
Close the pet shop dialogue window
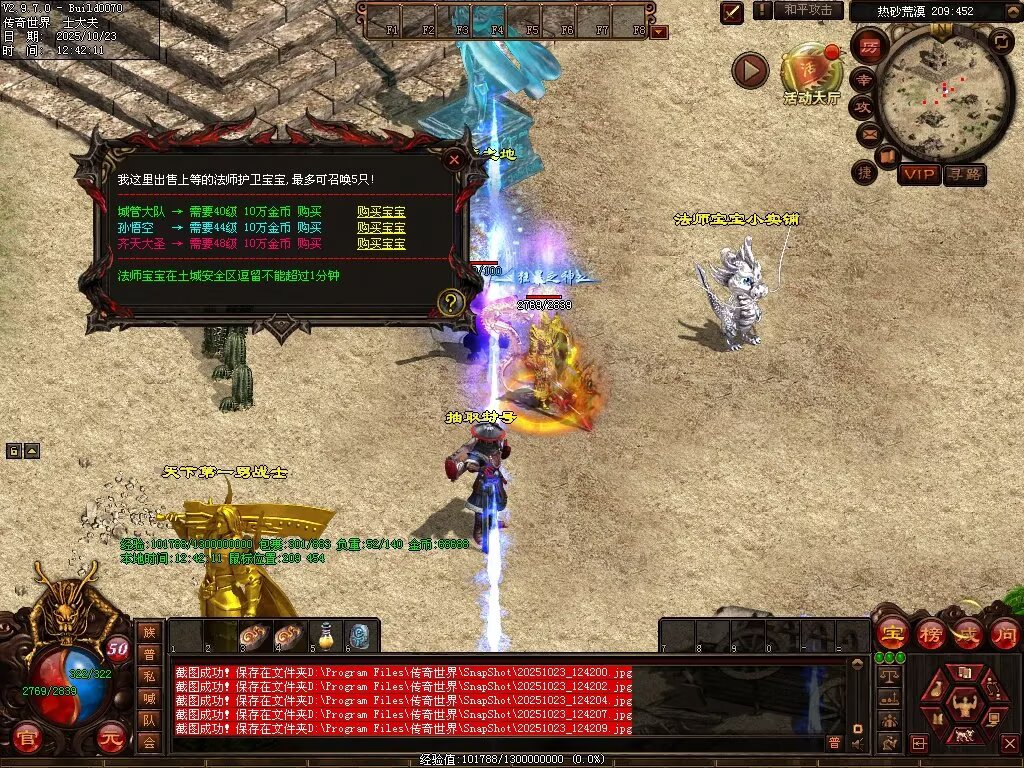(x=454, y=159)
